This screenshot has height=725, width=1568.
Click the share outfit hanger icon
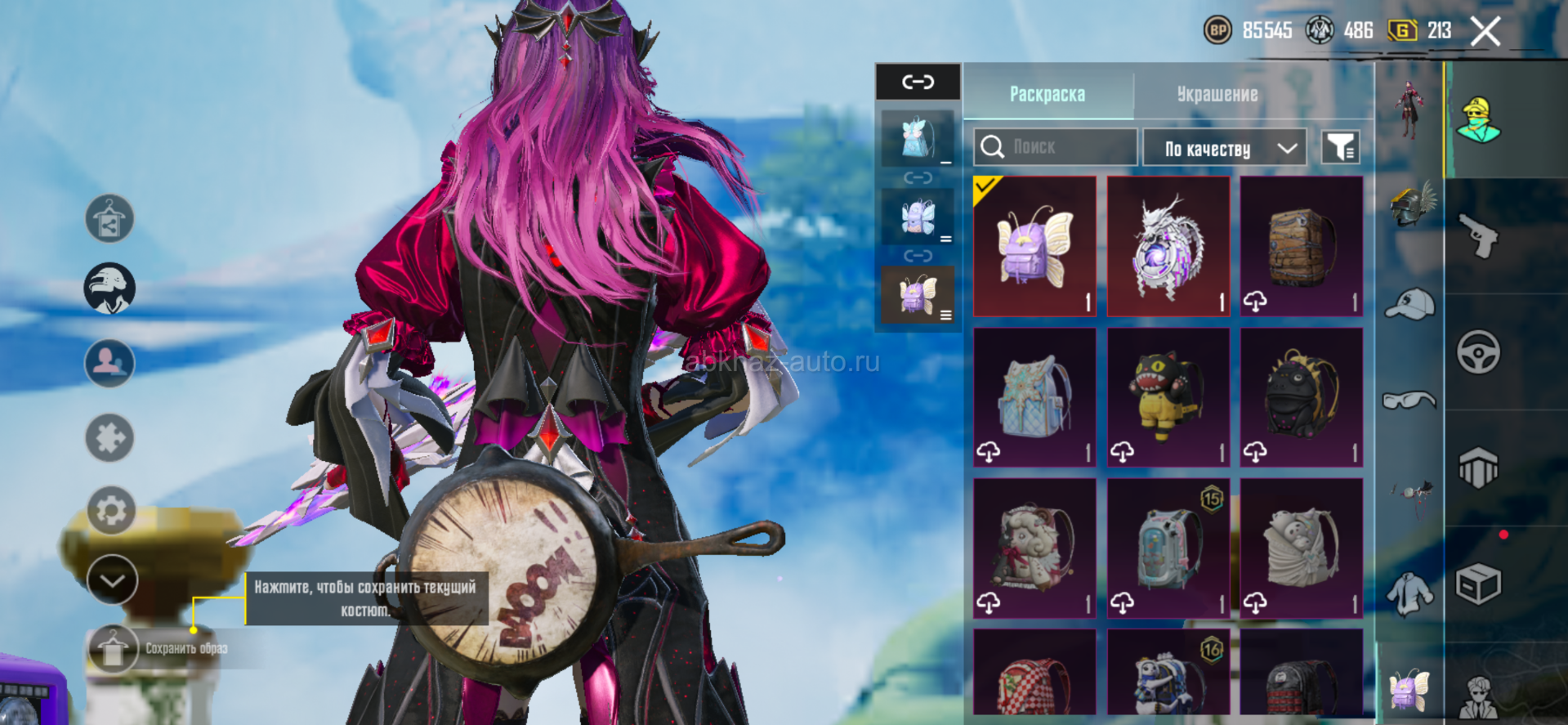109,219
